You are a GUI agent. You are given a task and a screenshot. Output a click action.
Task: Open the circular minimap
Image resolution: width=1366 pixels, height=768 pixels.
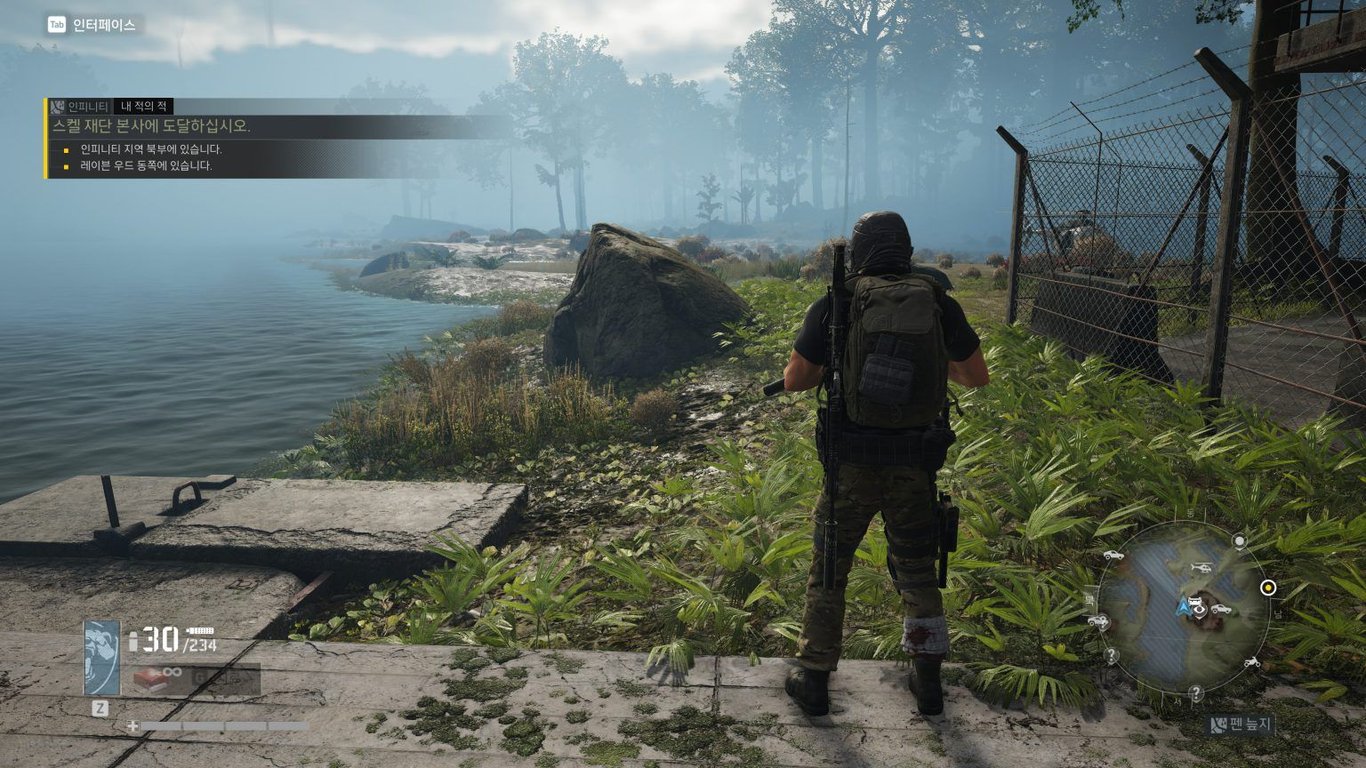pyautogui.click(x=1183, y=607)
